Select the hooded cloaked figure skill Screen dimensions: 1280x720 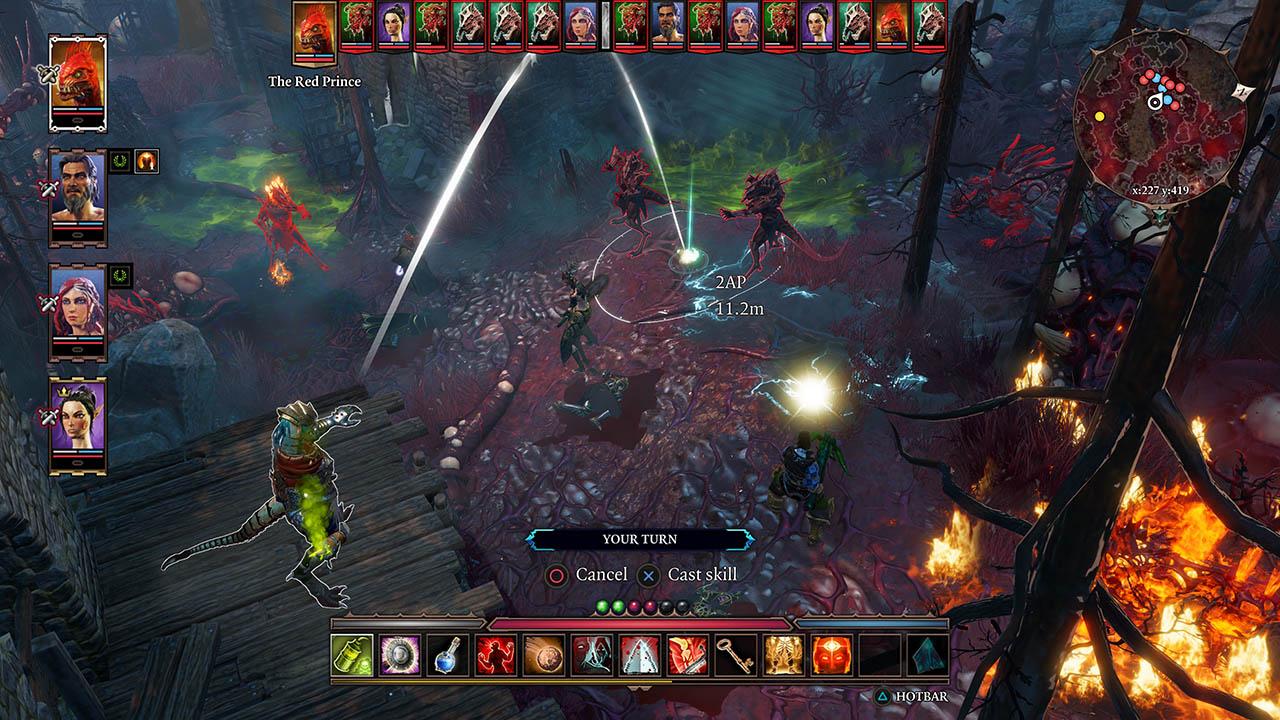(x=591, y=655)
